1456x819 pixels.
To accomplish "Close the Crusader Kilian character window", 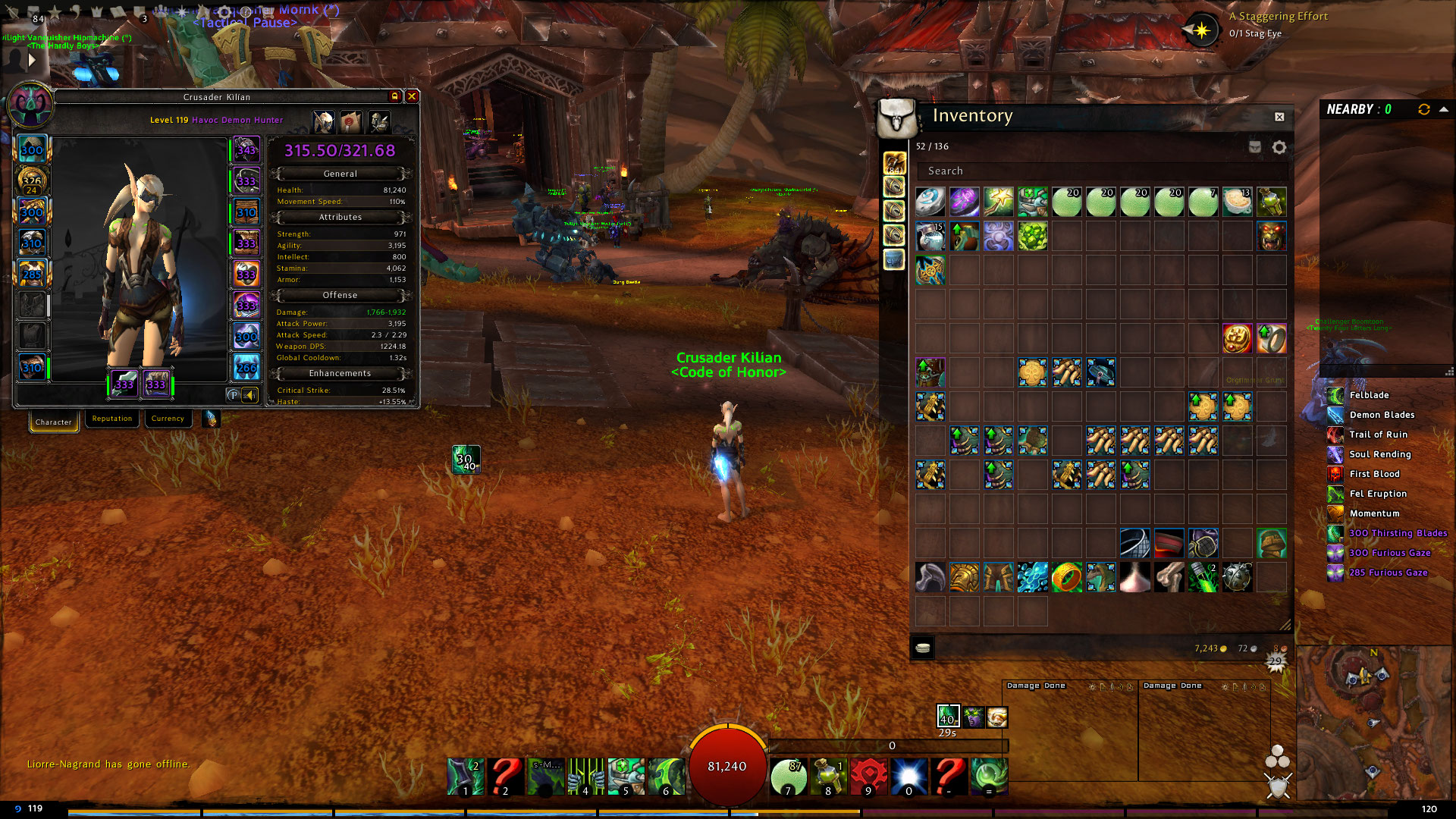I will 412,96.
